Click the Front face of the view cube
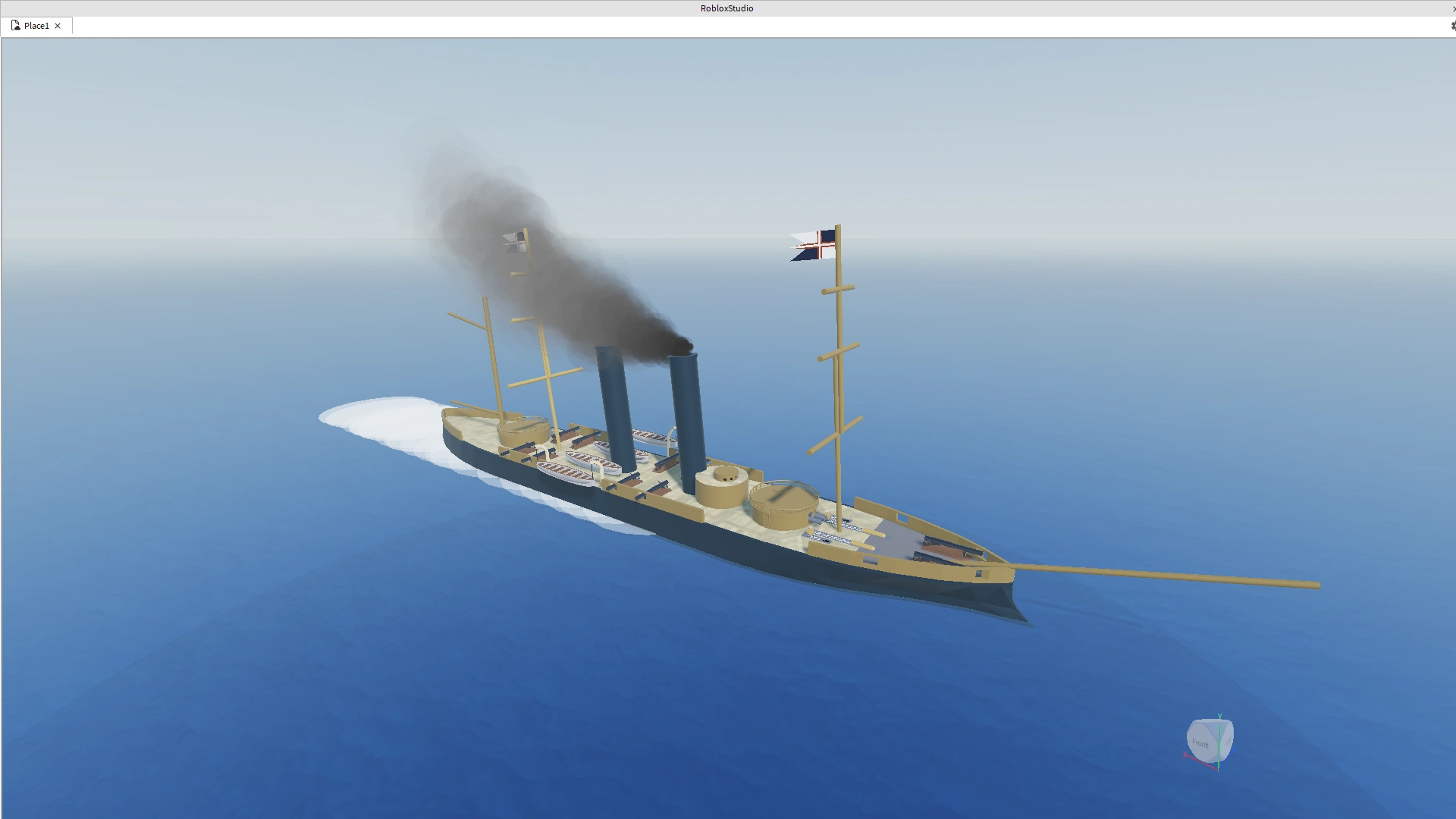The image size is (1456, 819). pos(1200,744)
